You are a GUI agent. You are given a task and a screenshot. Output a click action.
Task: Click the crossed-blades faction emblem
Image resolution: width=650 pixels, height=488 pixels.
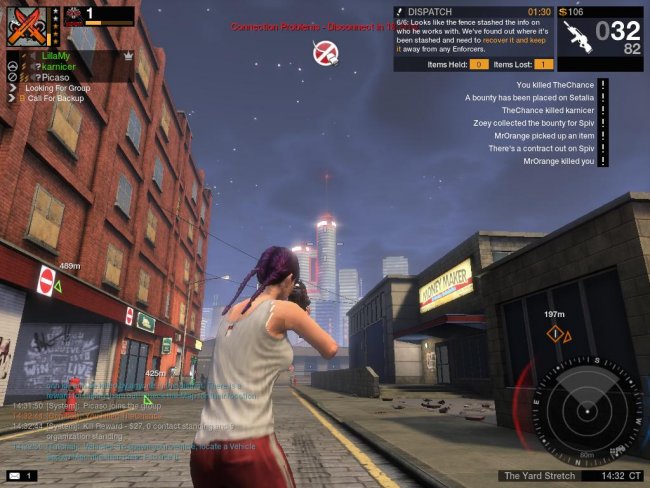(x=30, y=25)
